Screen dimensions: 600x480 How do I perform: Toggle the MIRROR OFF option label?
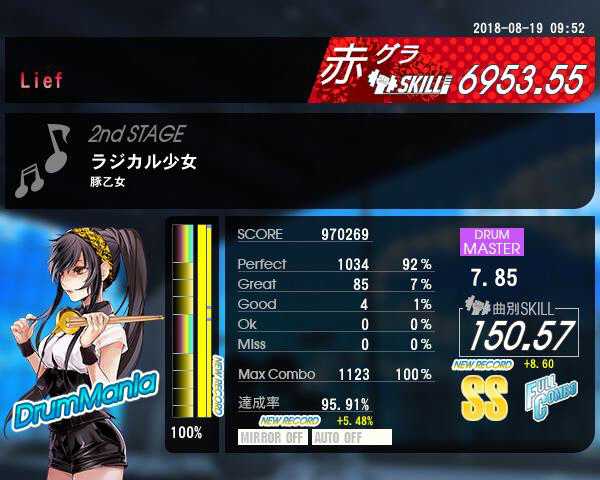pyautogui.click(x=273, y=437)
